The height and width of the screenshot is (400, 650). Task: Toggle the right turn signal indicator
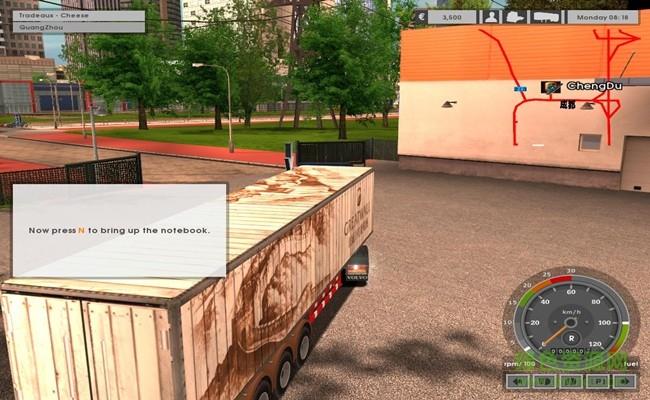[623, 381]
